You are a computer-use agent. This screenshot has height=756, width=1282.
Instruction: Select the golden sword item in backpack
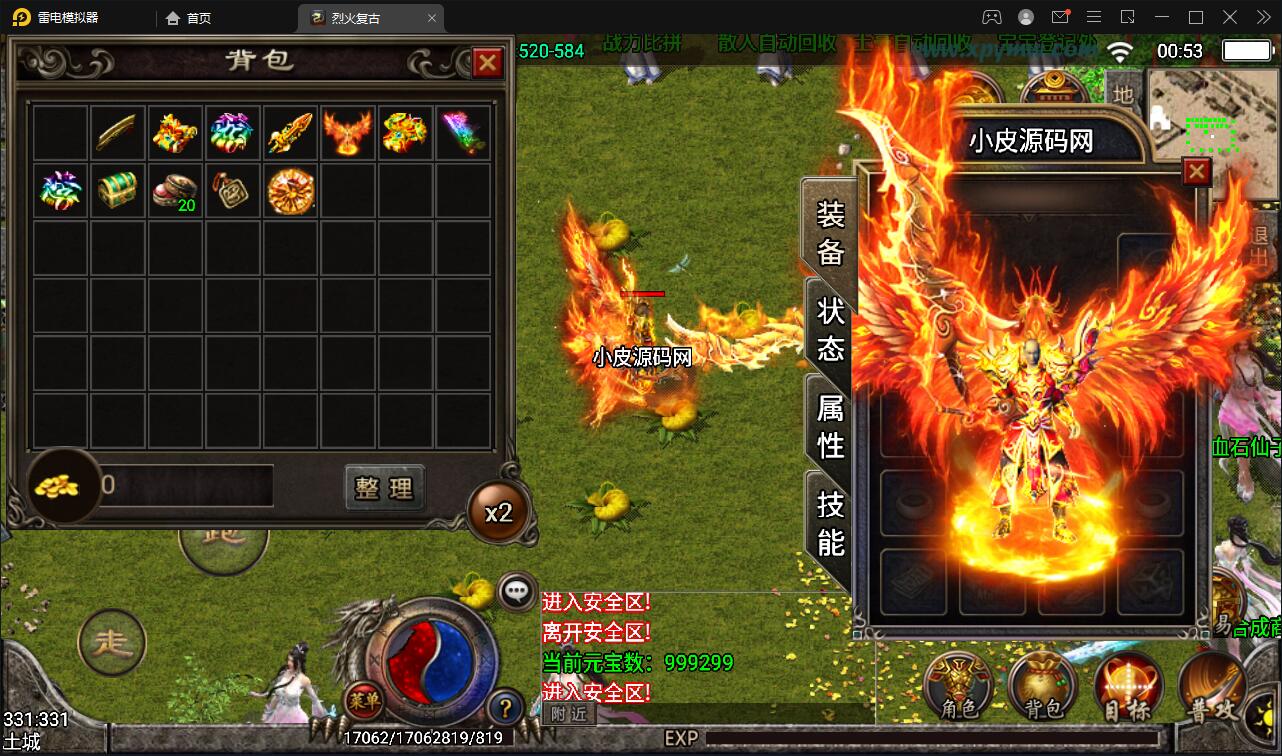(x=290, y=133)
